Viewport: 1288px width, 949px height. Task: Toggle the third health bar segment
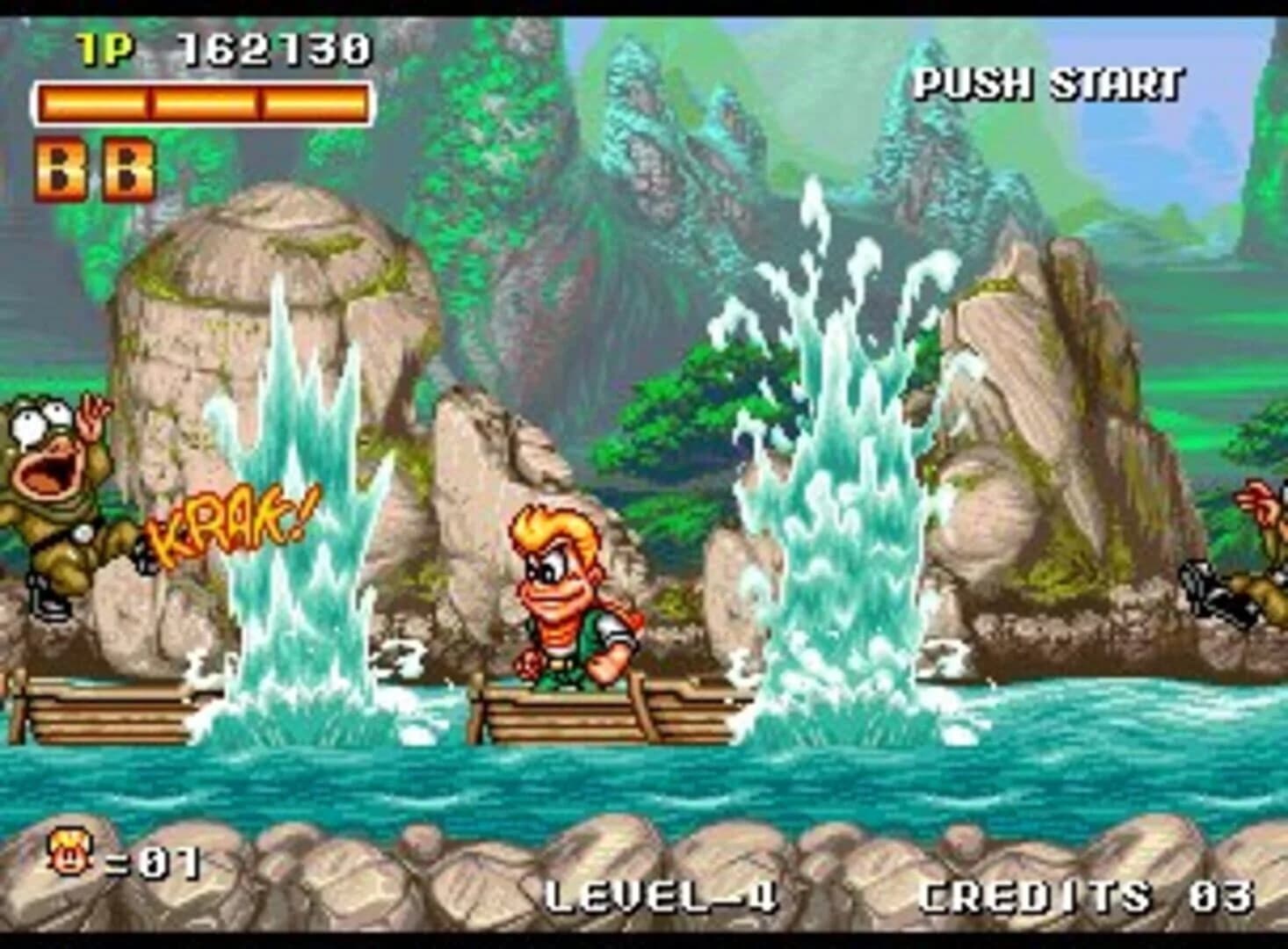point(312,103)
